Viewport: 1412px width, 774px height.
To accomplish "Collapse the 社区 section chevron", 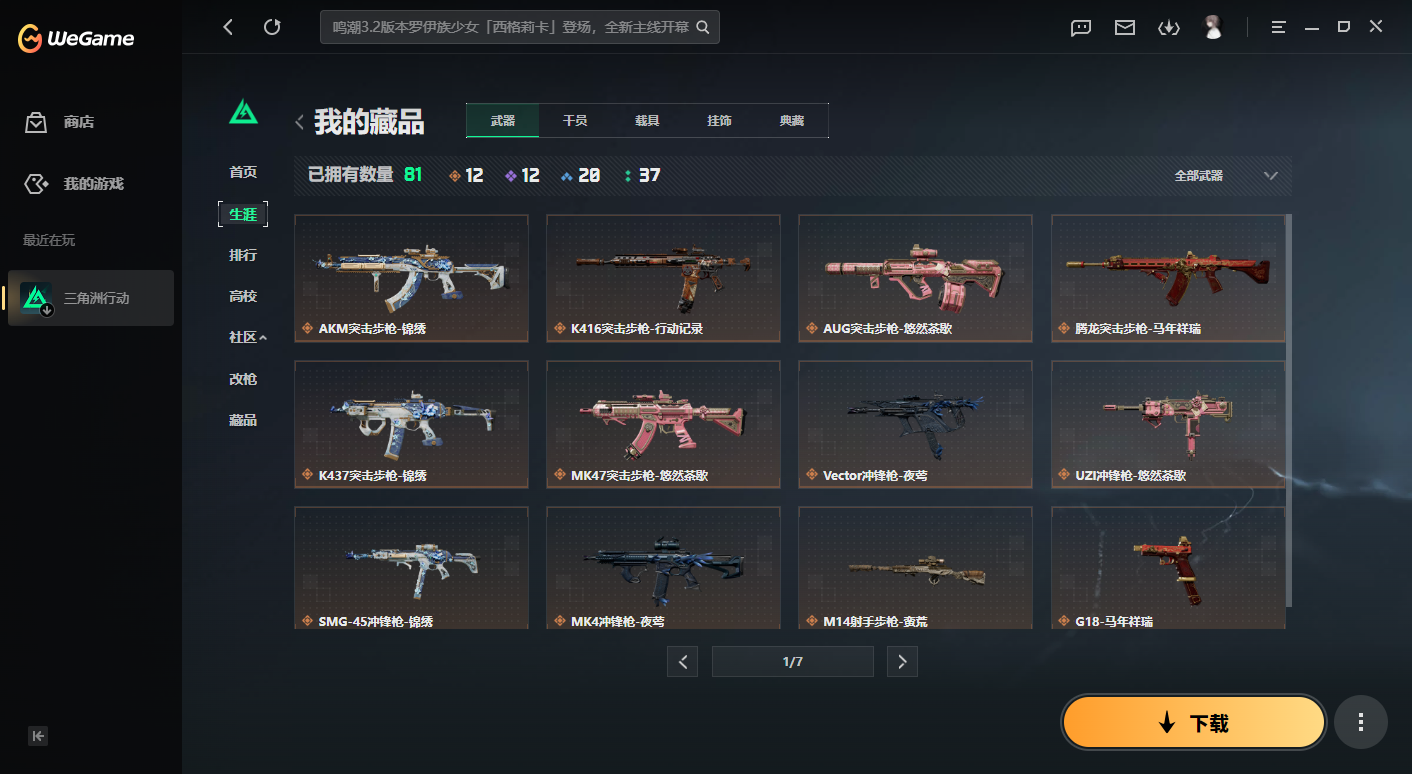I will (263, 337).
